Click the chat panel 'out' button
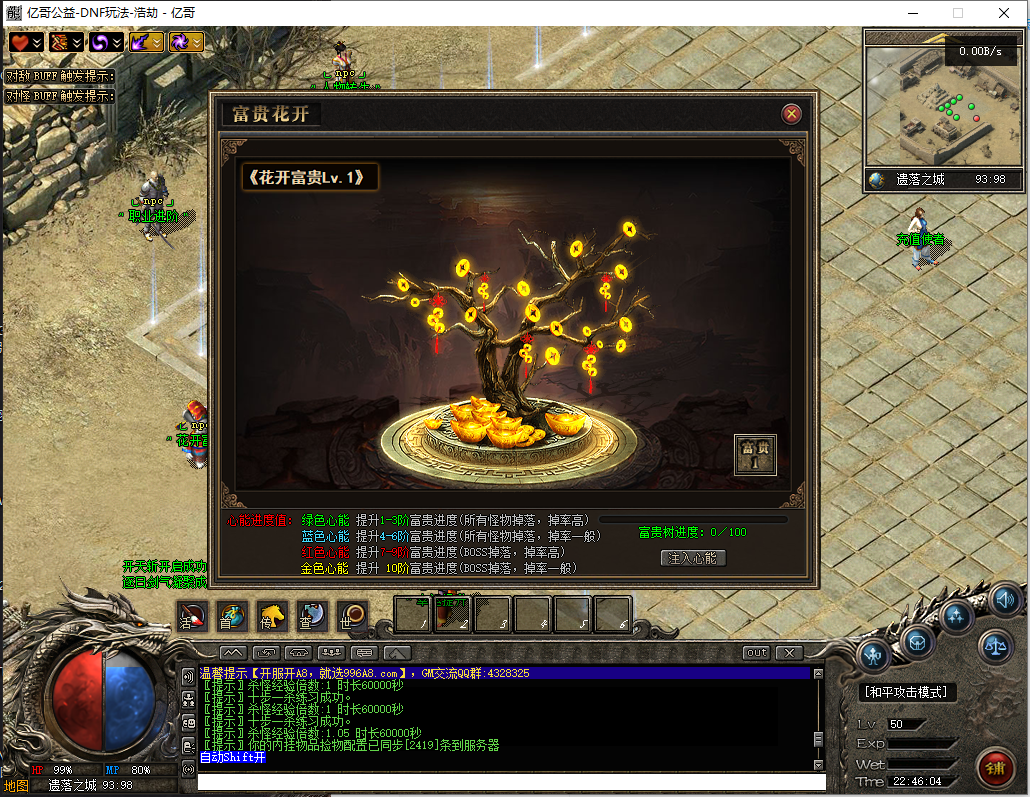Screen dimensions: 1030x797 pyautogui.click(x=756, y=653)
